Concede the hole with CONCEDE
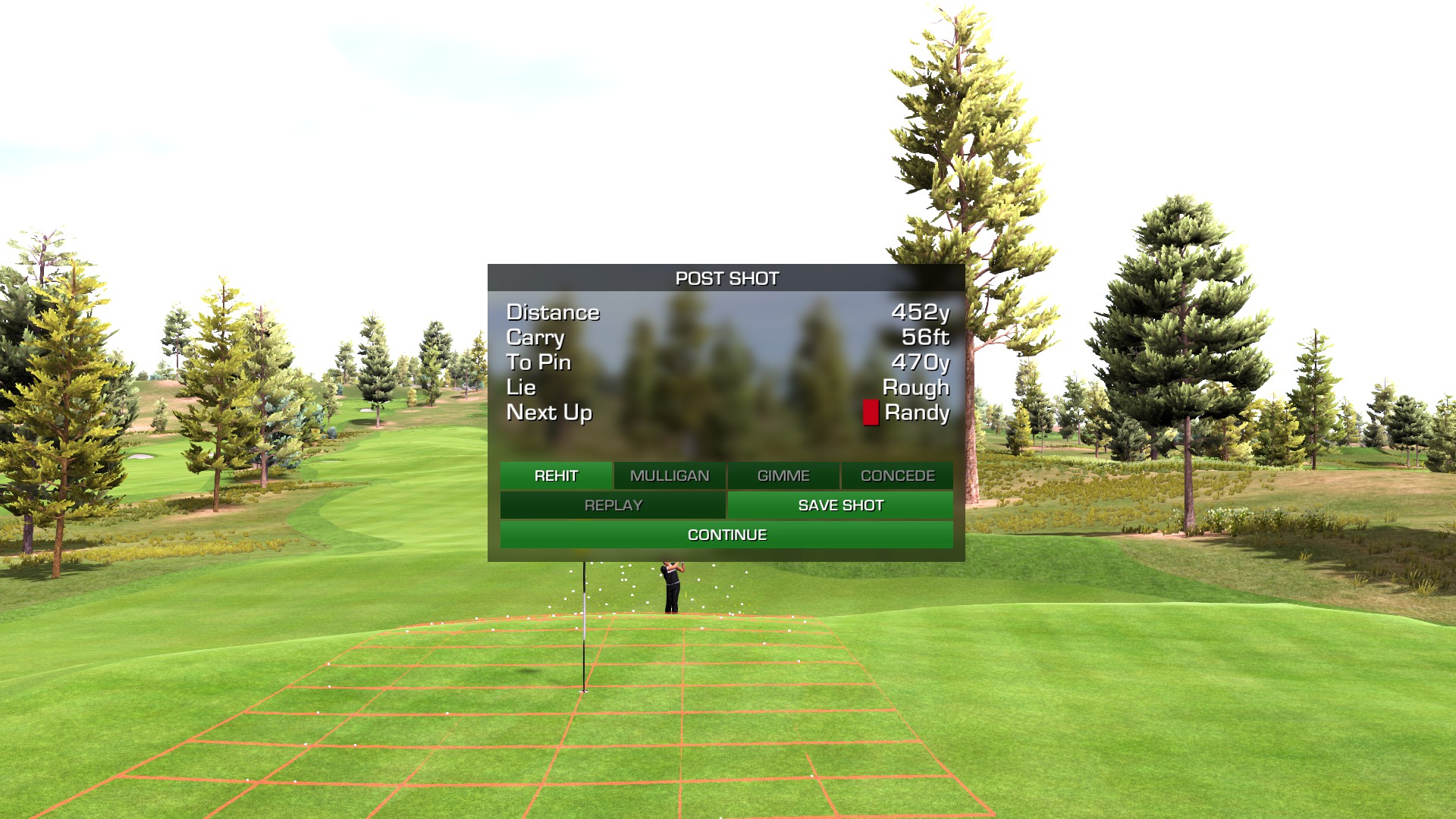Viewport: 1456px width, 819px height. click(897, 475)
